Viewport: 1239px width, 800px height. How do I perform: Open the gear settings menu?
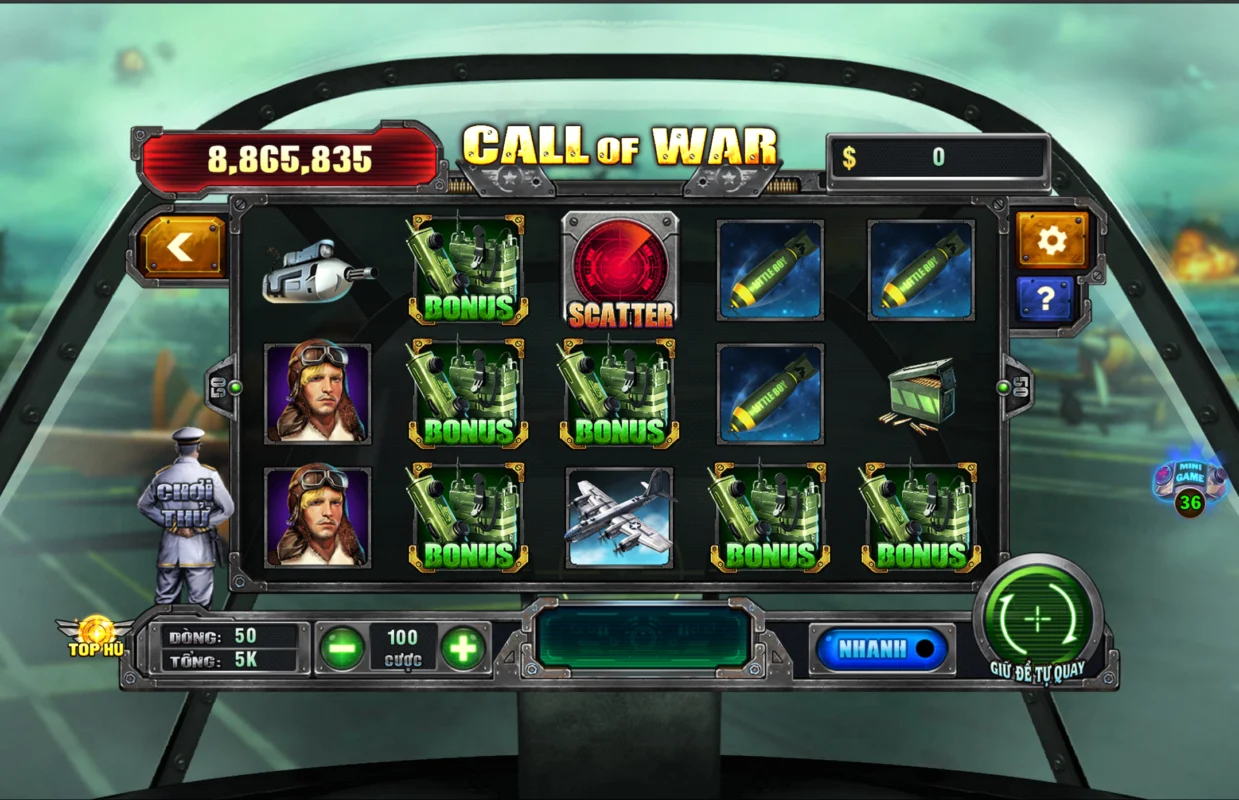coord(1051,240)
